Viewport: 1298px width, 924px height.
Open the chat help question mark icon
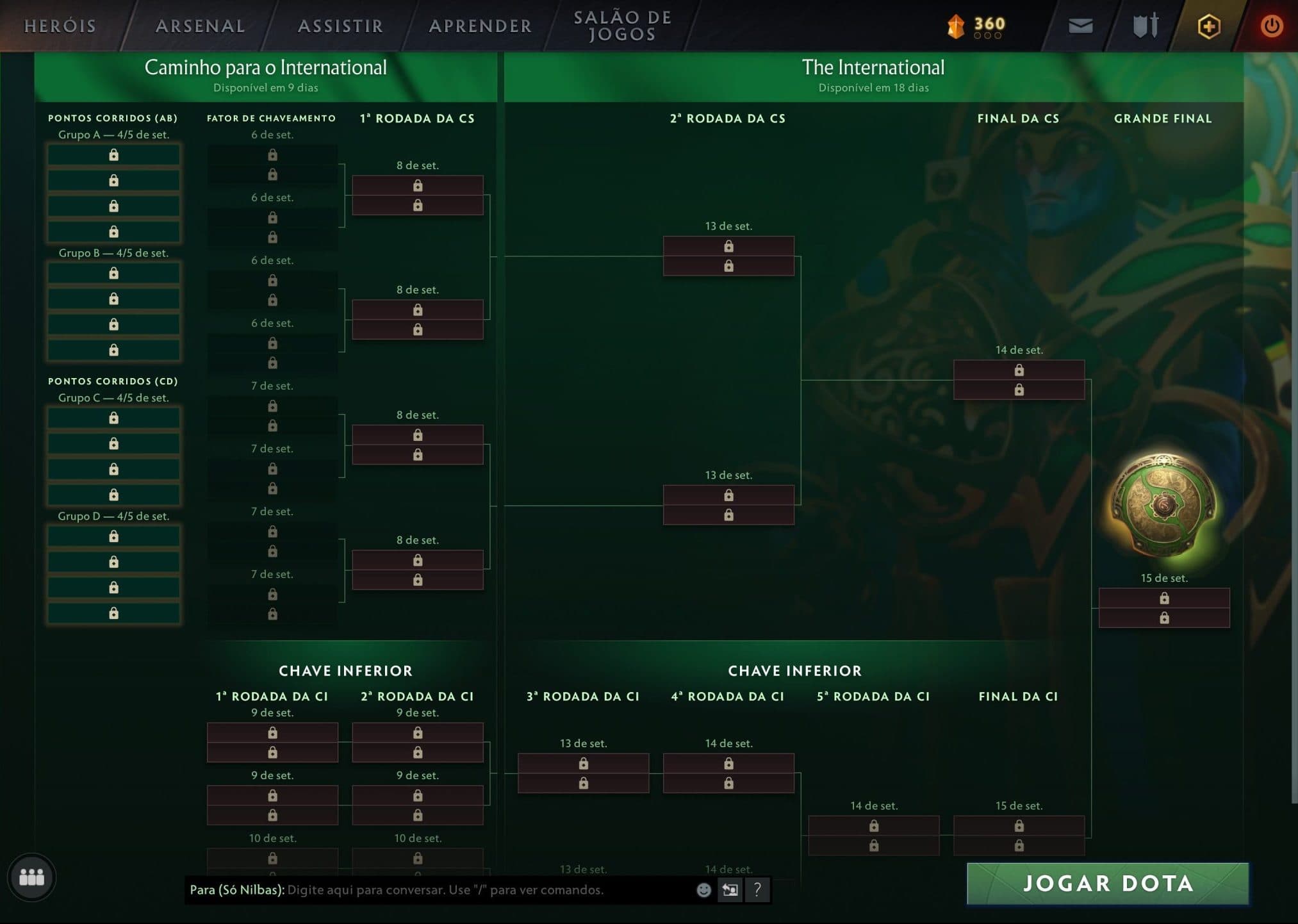[758, 890]
